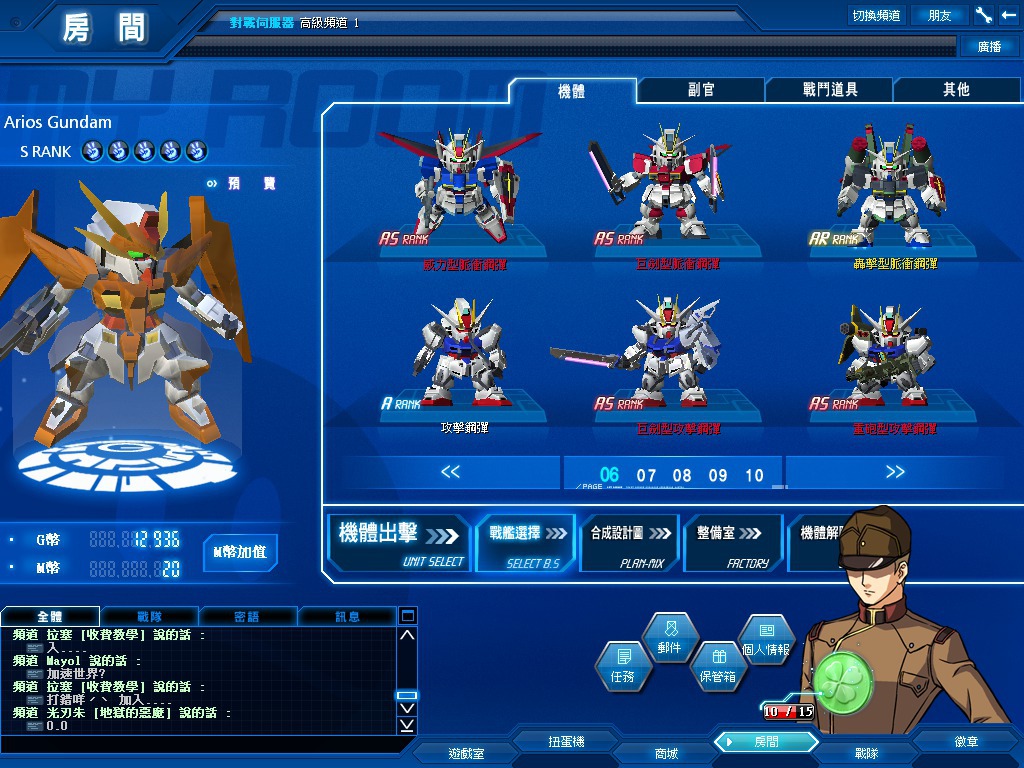1024x768 pixels.
Task: Top up with the M幣加值 button
Action: coord(240,552)
